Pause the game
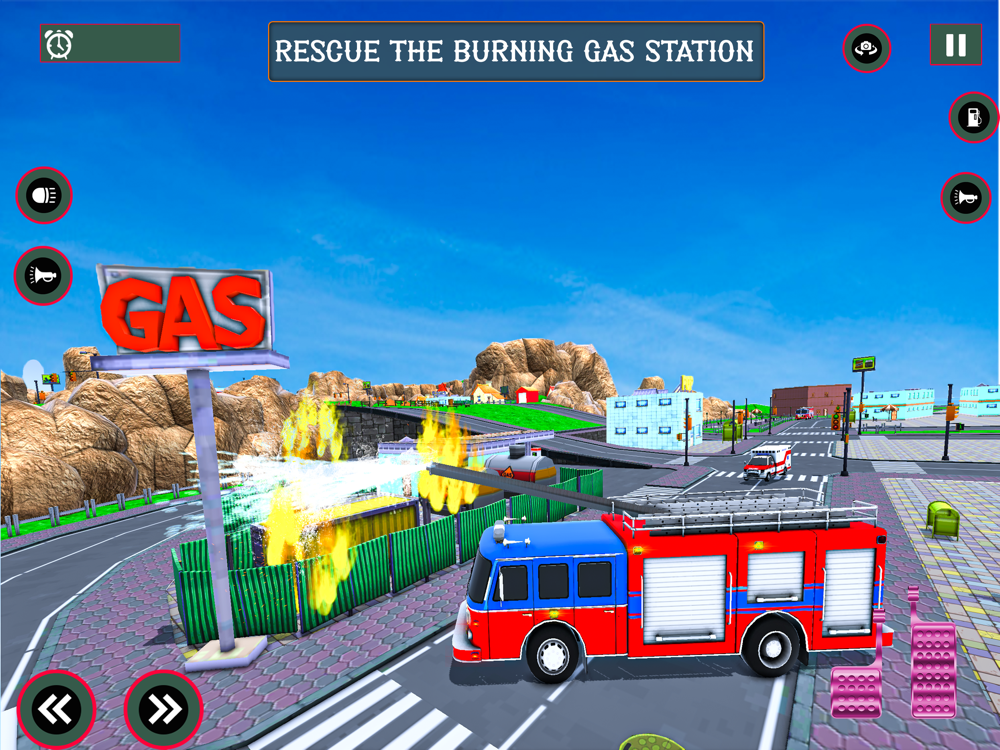The height and width of the screenshot is (750, 1000). pyautogui.click(x=955, y=45)
